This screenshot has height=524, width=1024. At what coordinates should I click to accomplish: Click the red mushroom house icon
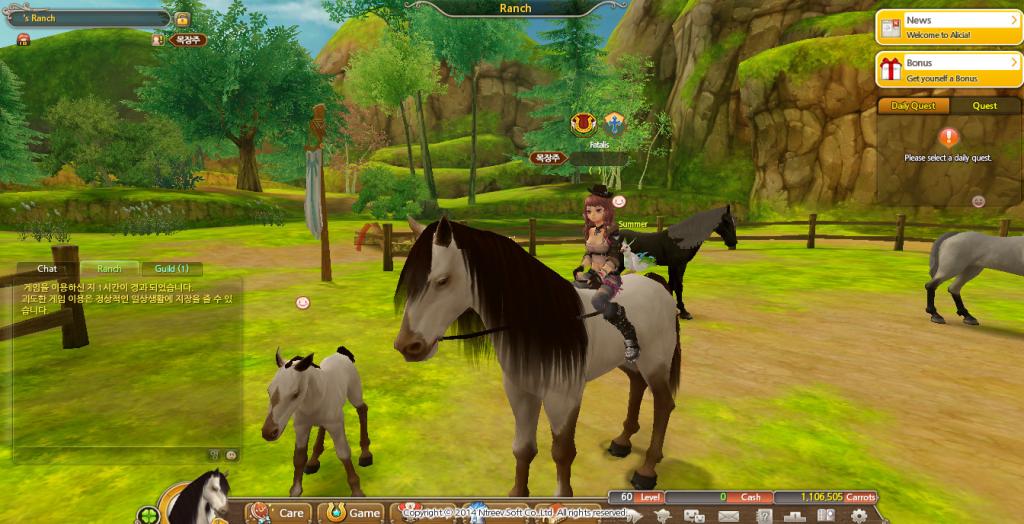23,39
